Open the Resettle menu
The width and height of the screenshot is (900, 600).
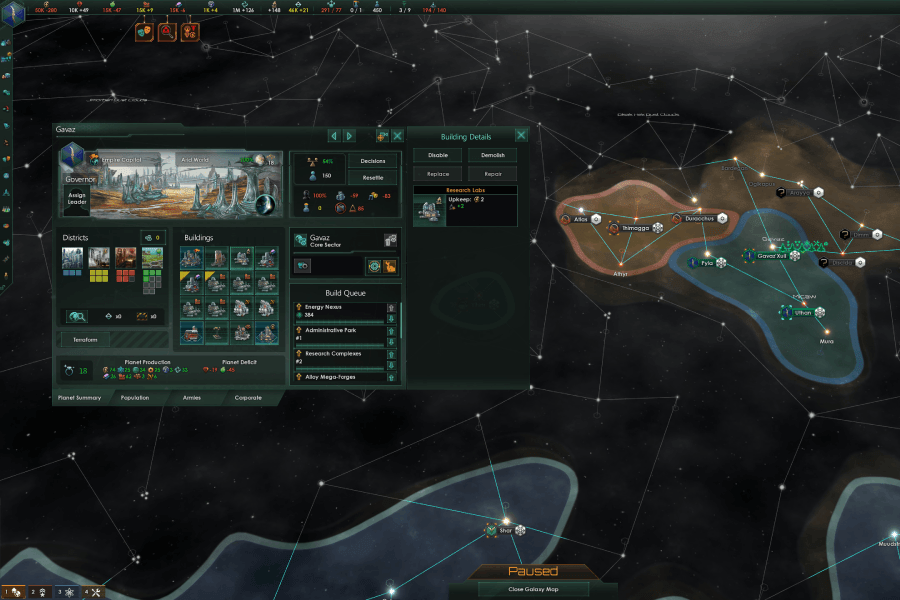373,177
